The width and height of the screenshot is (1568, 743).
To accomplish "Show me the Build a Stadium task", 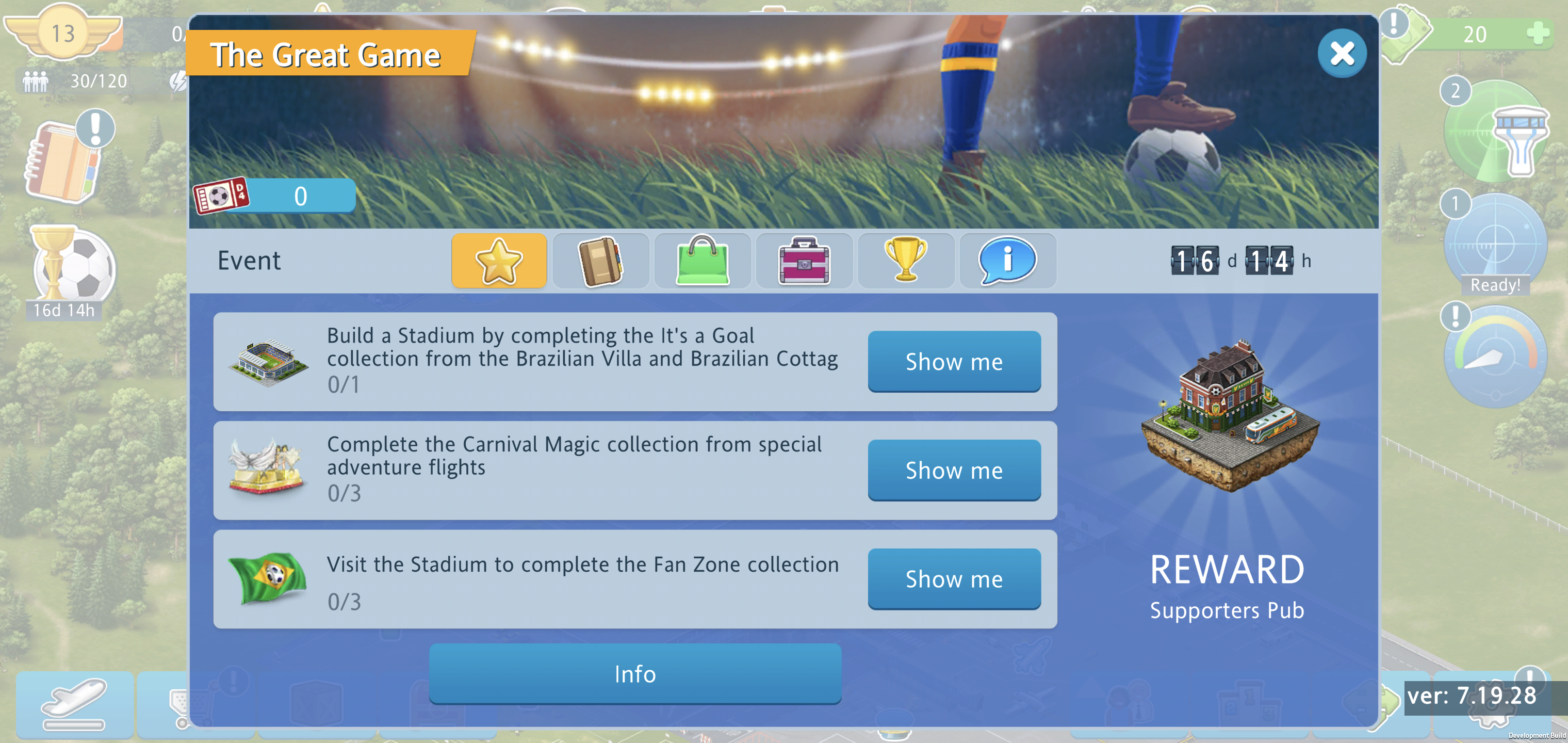I will tap(954, 361).
